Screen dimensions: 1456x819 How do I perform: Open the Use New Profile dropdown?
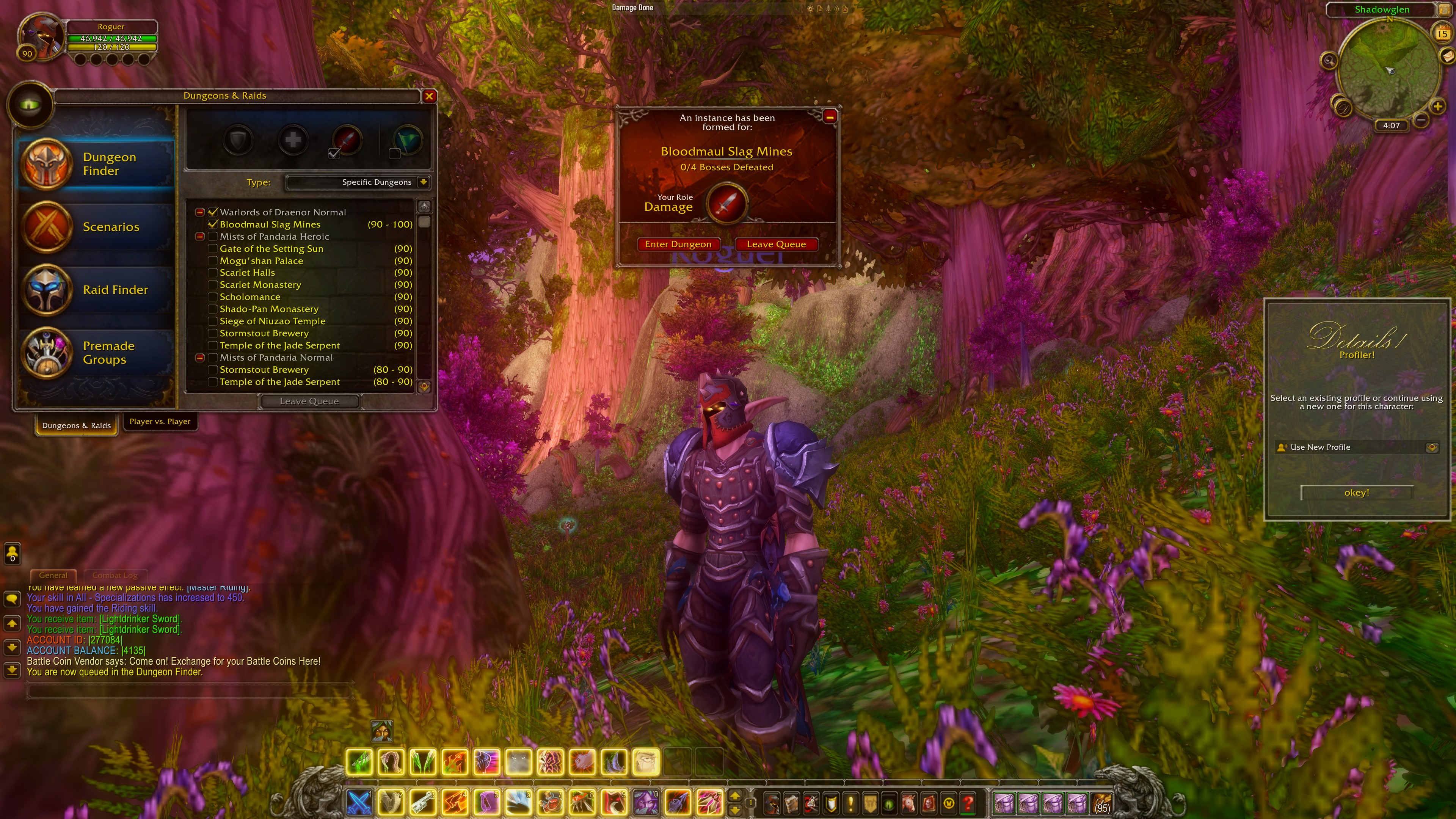tap(1431, 448)
